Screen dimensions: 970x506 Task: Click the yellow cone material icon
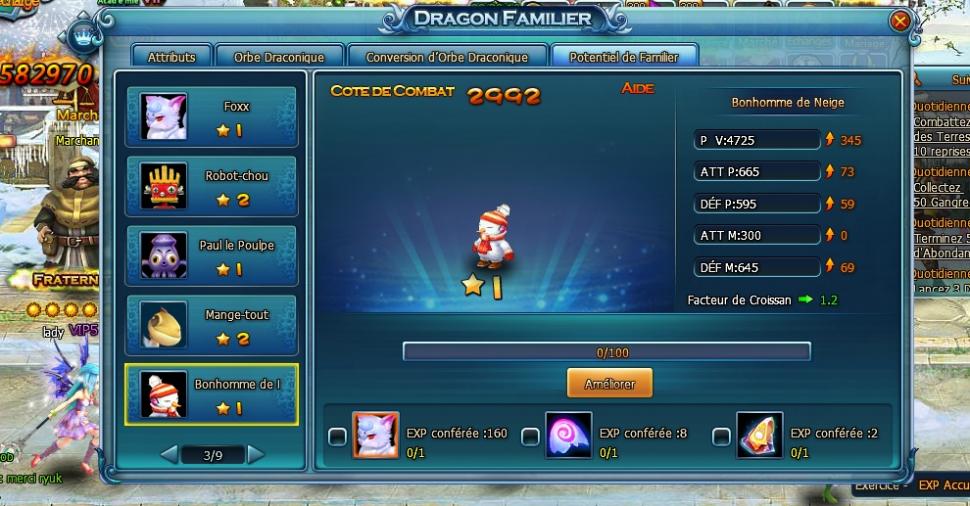(x=759, y=436)
